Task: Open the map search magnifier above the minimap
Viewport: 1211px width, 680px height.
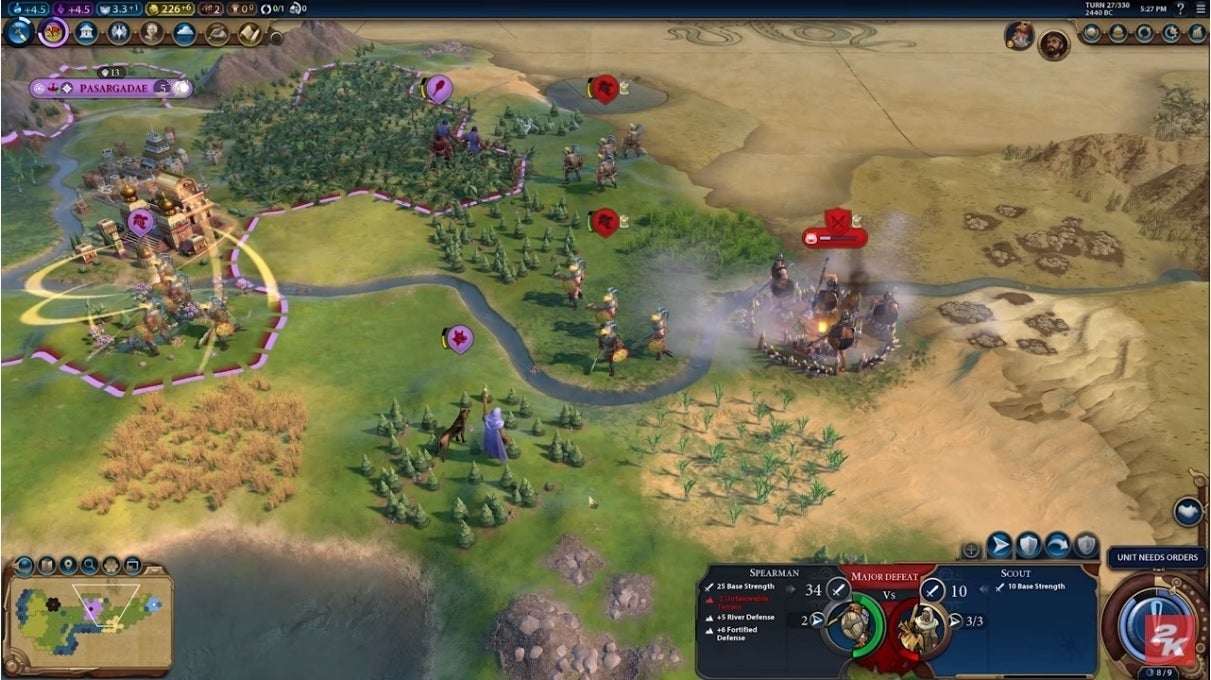Action: point(90,566)
